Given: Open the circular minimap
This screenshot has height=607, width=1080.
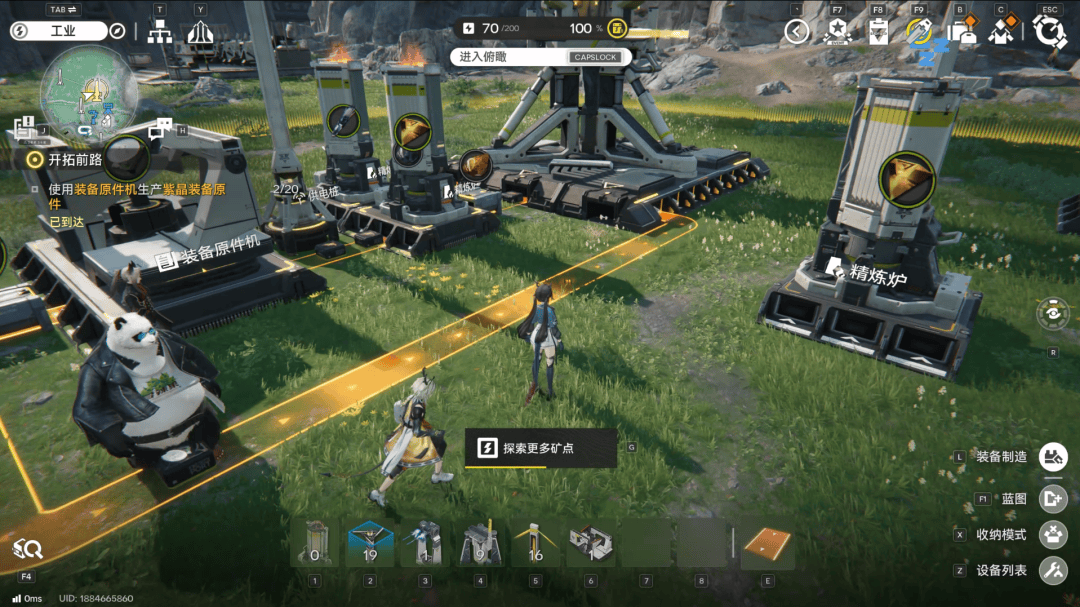Looking at the screenshot, I should pyautogui.click(x=88, y=95).
